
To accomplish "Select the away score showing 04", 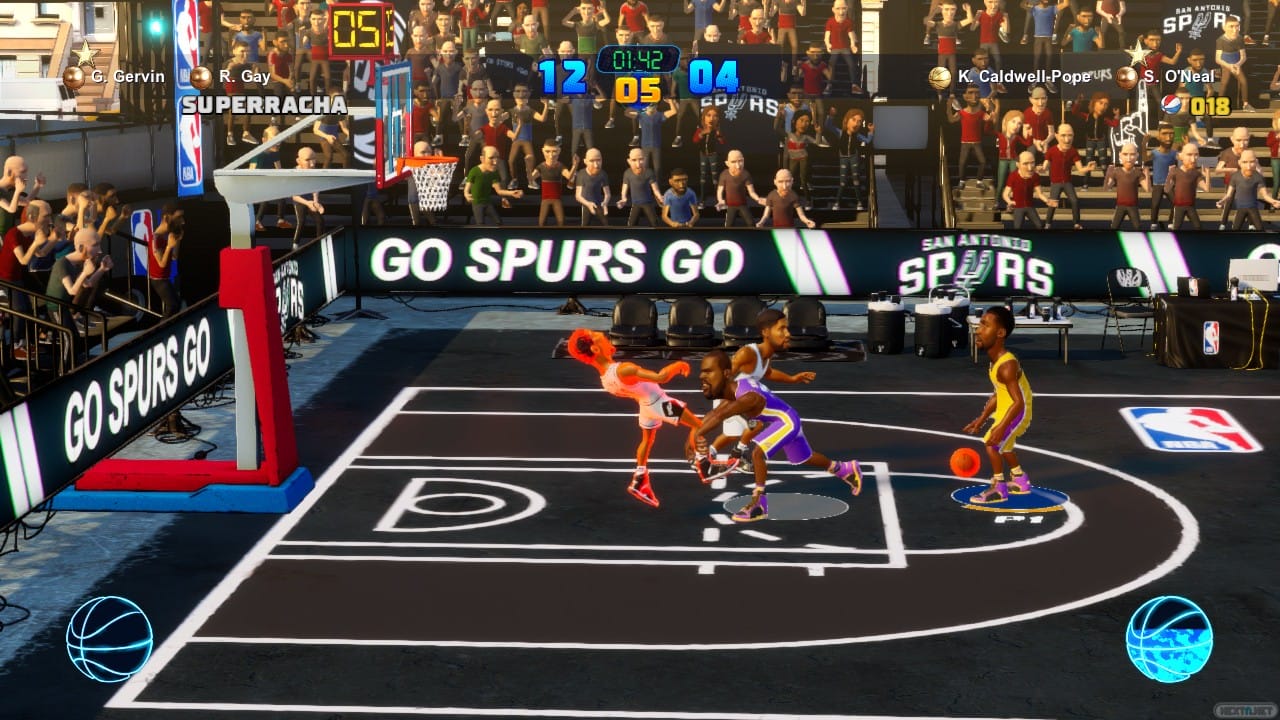I will (711, 74).
